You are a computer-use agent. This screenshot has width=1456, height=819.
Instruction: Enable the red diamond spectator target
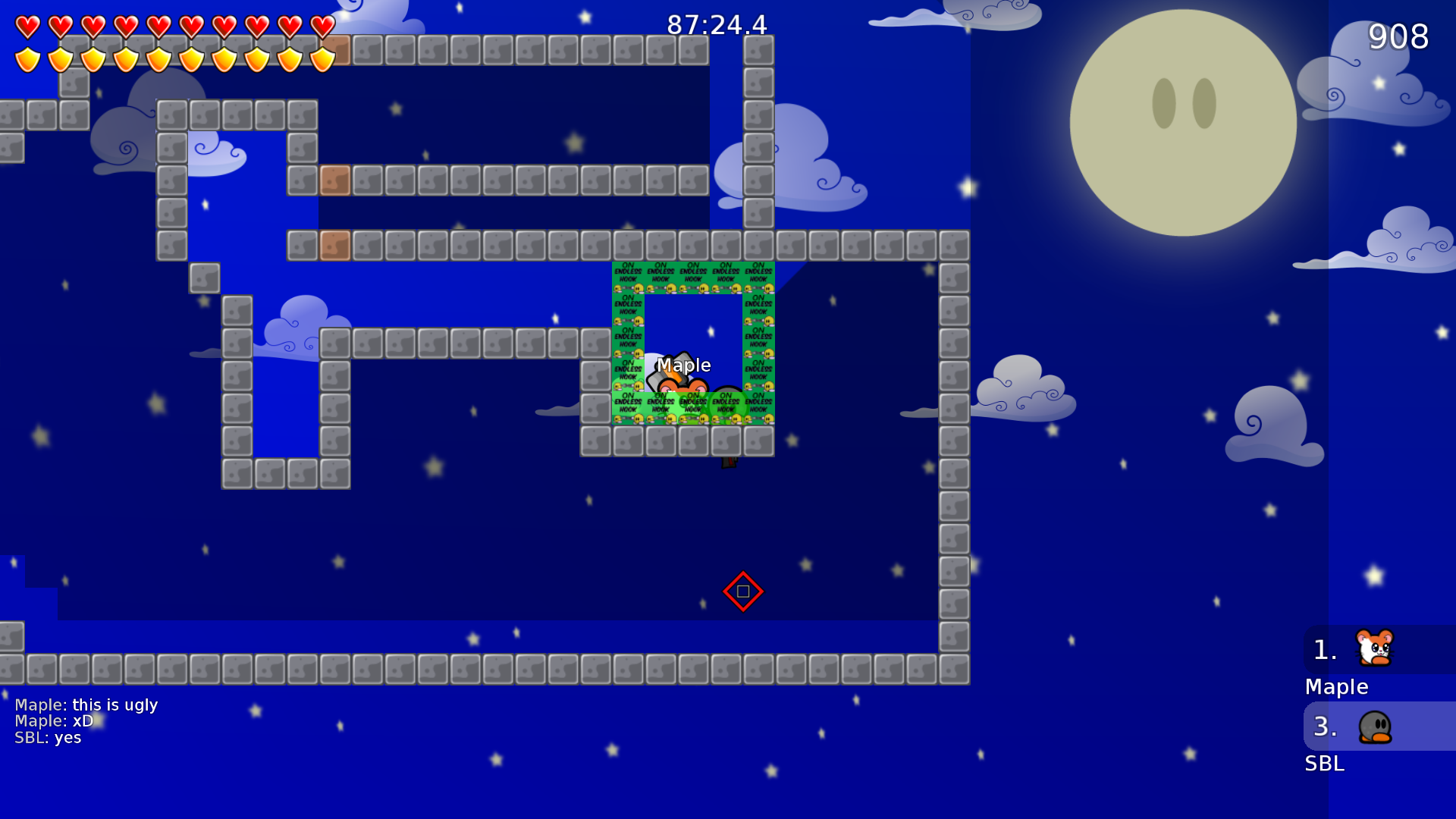click(742, 591)
